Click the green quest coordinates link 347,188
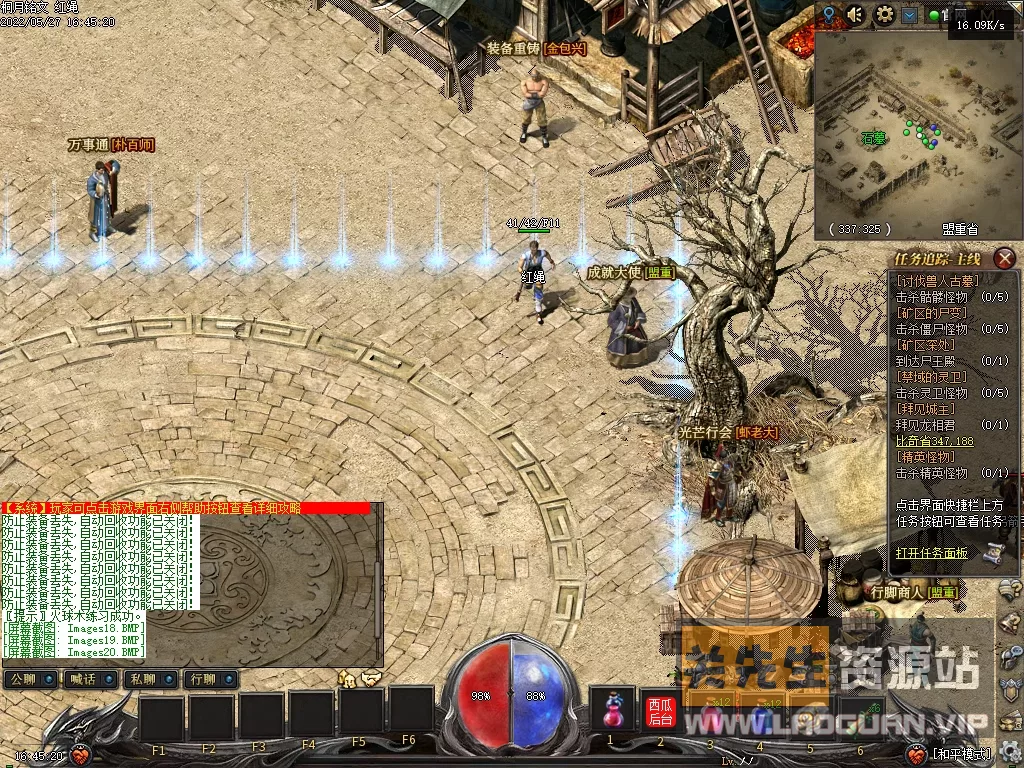The image size is (1024, 768). coord(934,441)
